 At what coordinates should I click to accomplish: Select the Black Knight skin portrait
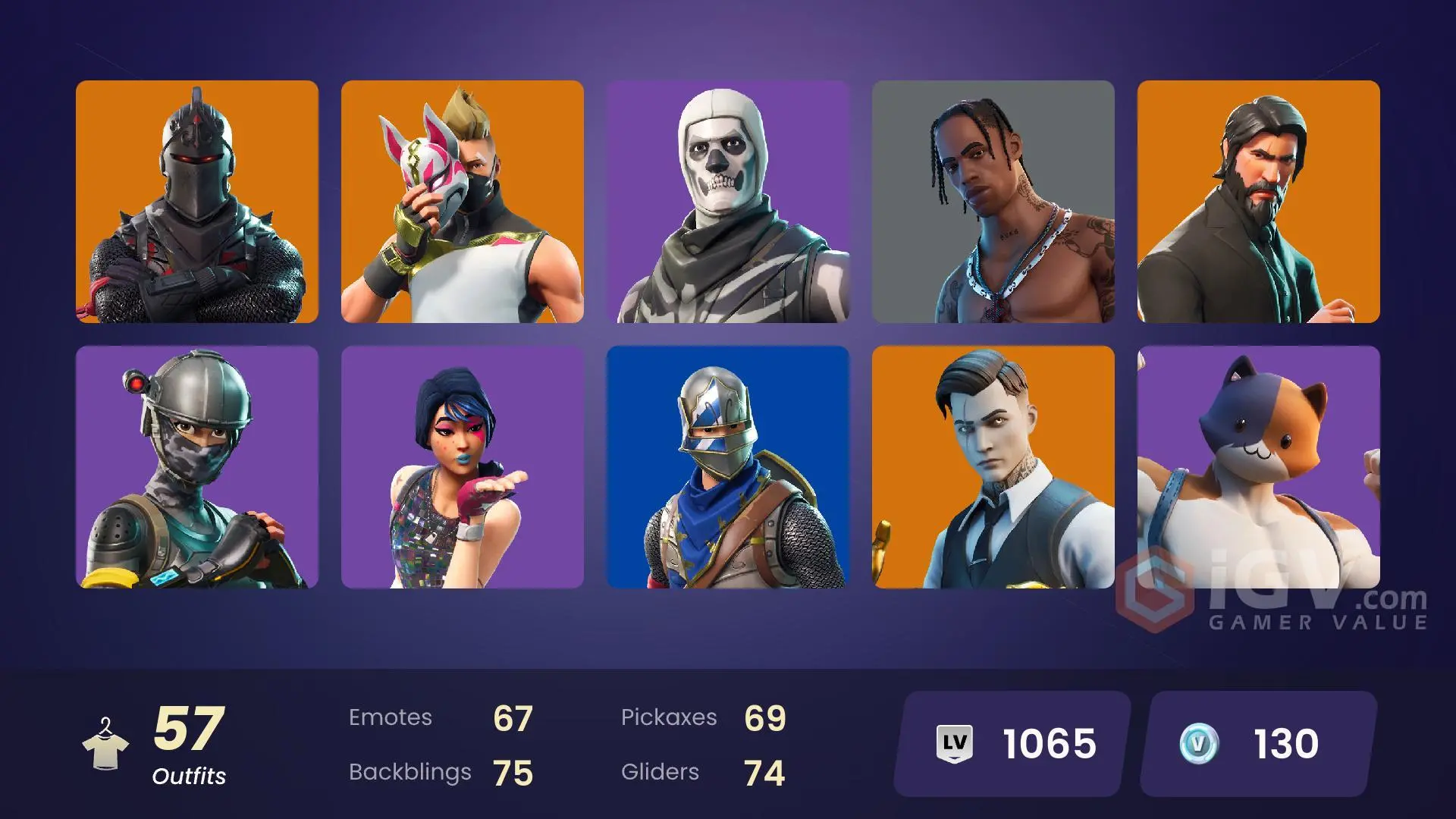[x=197, y=201]
